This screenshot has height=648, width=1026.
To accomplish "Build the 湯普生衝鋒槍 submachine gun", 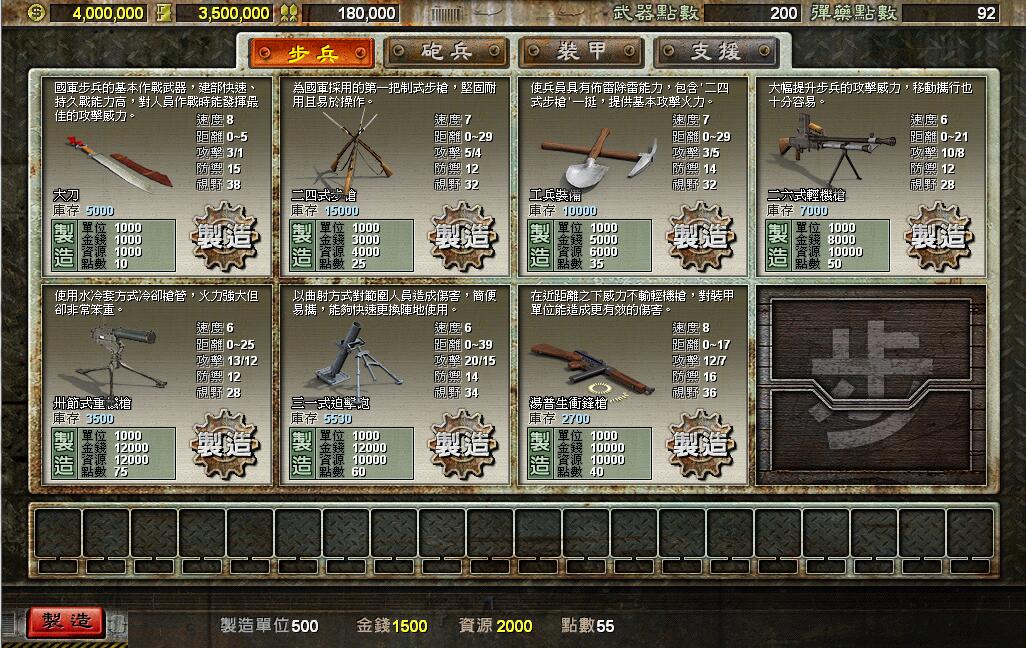I will tap(701, 443).
